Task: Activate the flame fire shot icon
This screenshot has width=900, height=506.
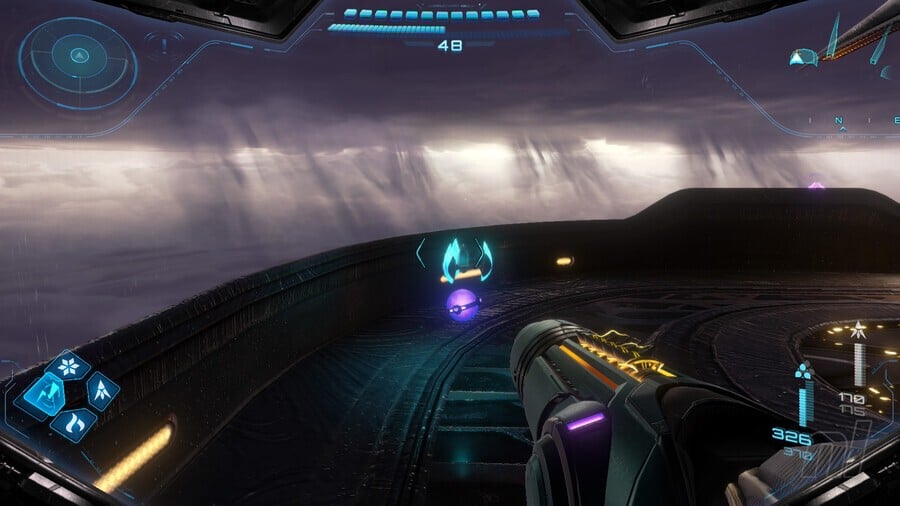Action: point(73,424)
